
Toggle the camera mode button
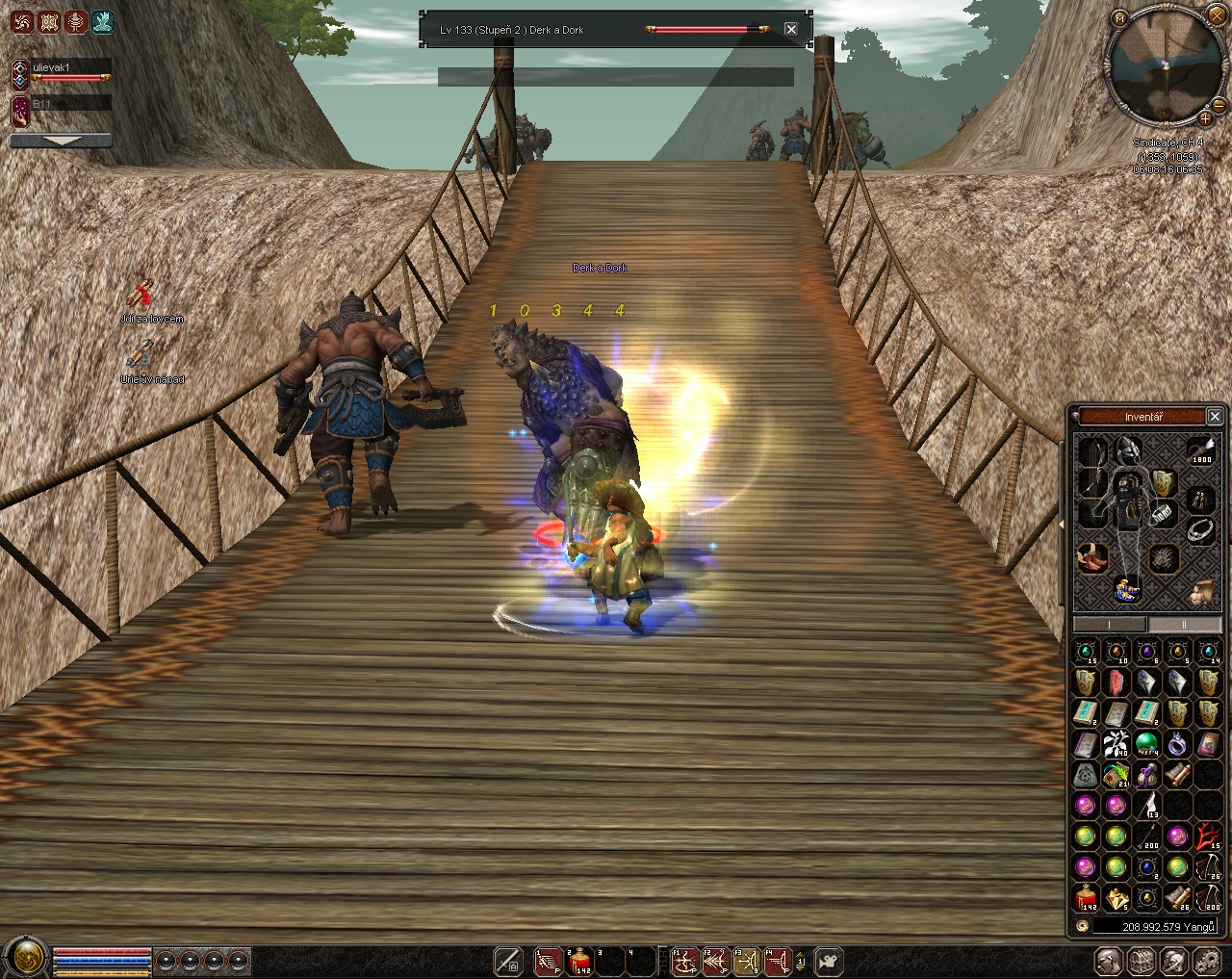(828, 961)
